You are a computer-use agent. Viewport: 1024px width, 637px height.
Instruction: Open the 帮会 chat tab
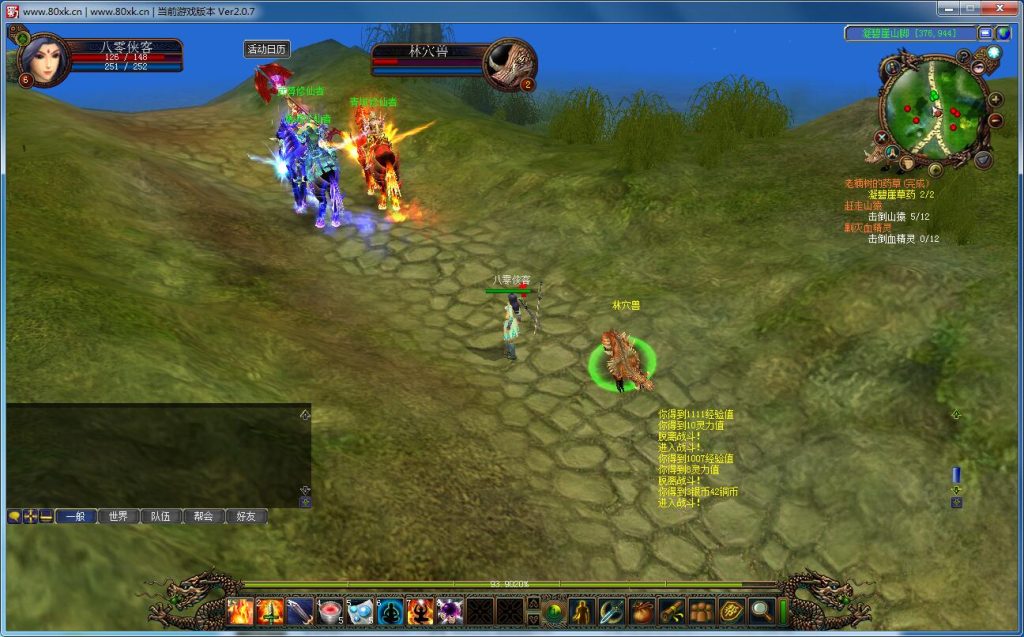pyautogui.click(x=204, y=517)
